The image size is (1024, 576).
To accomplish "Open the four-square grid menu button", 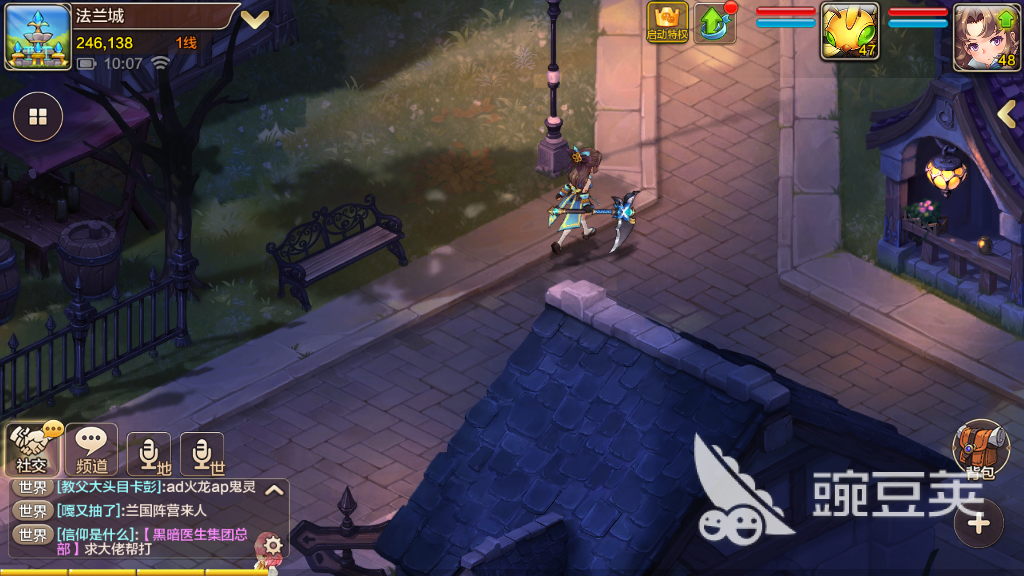I will click(38, 118).
